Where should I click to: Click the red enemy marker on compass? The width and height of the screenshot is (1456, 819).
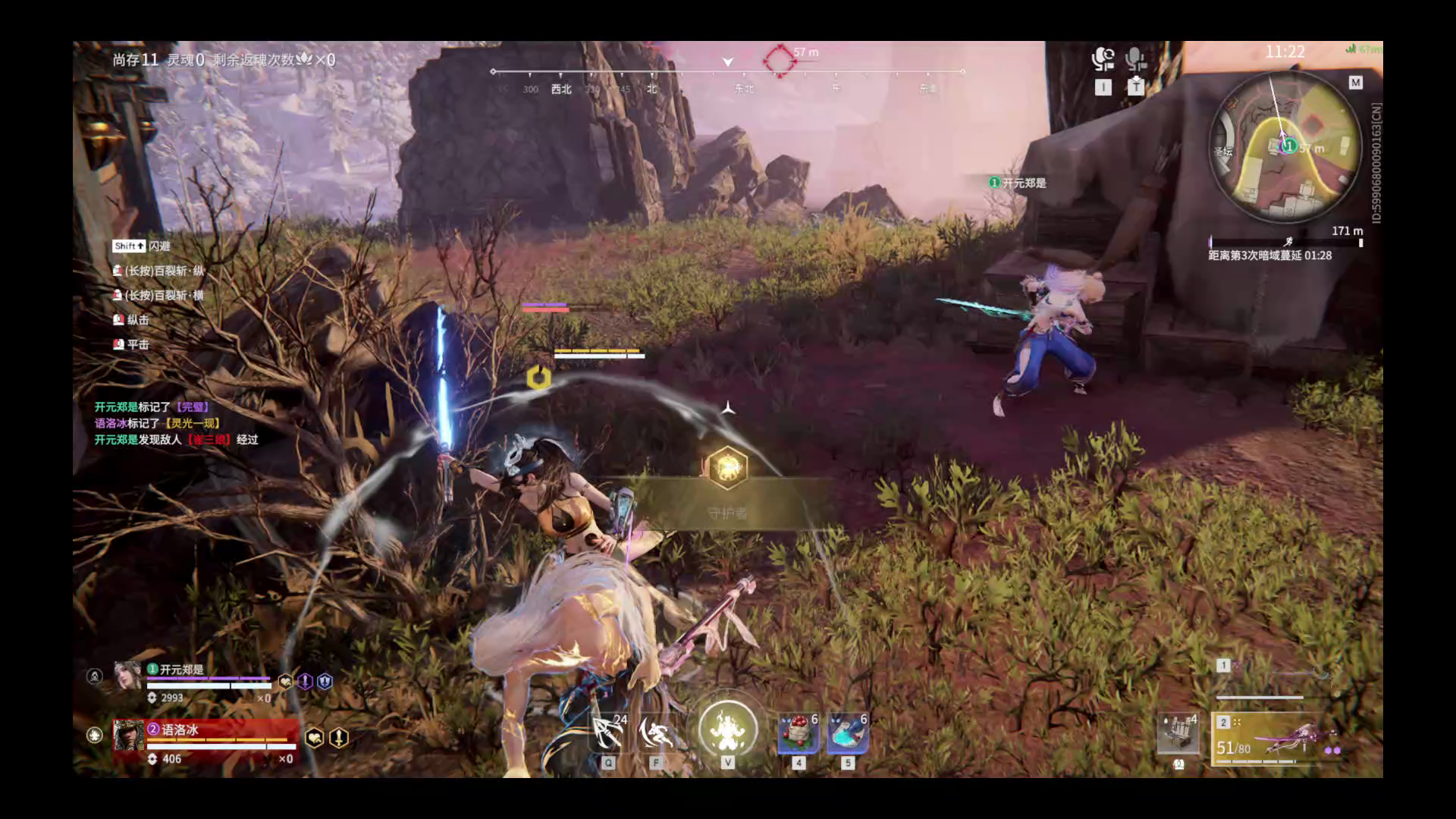coord(779,59)
